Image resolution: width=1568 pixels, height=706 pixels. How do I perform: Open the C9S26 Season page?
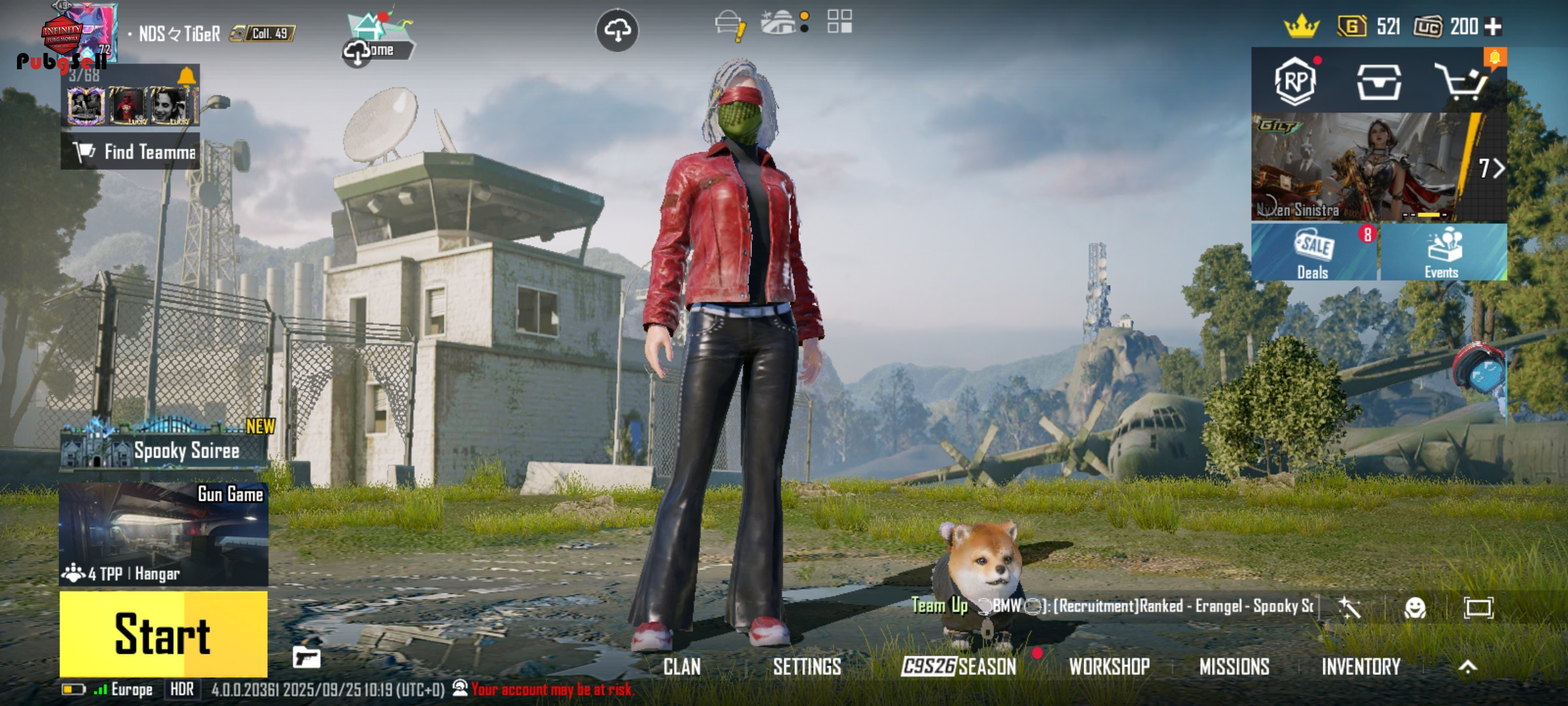click(x=958, y=667)
